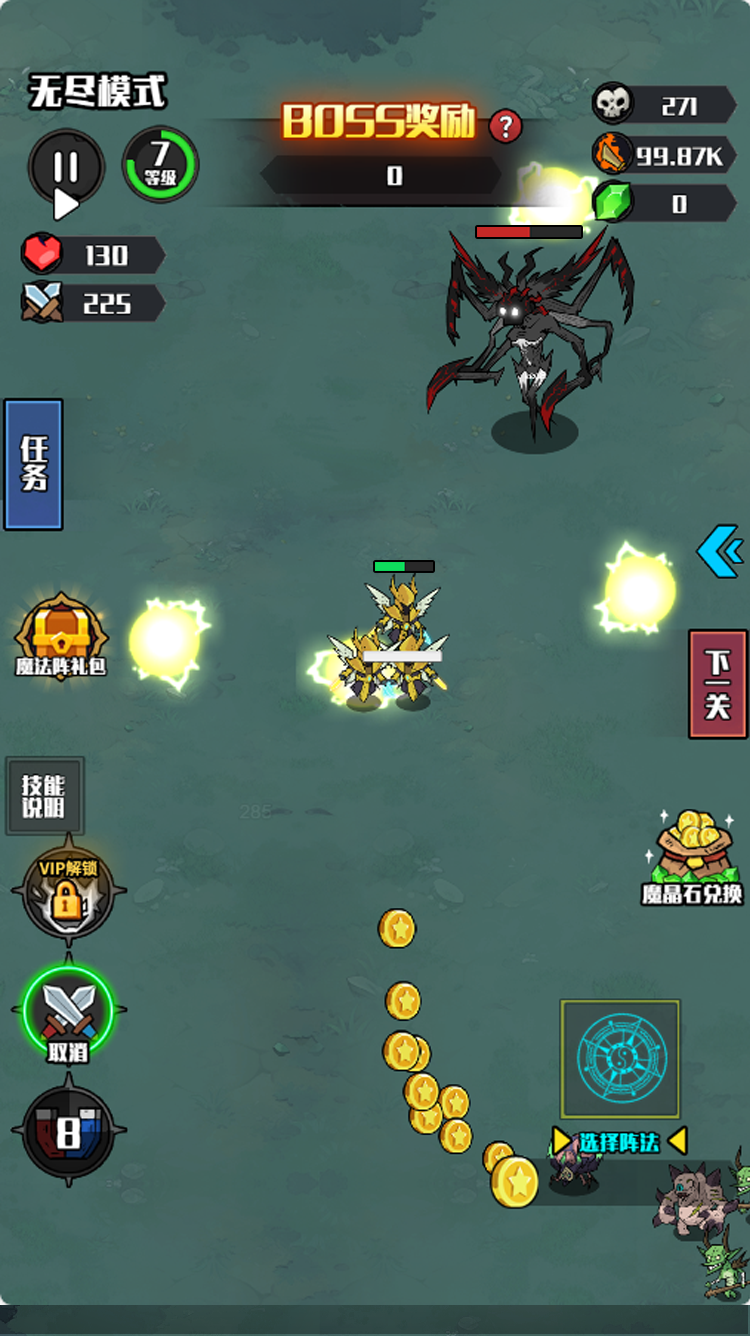The width and height of the screenshot is (750, 1336).
Task: Open the 任务 quest panel
Action: click(x=34, y=464)
